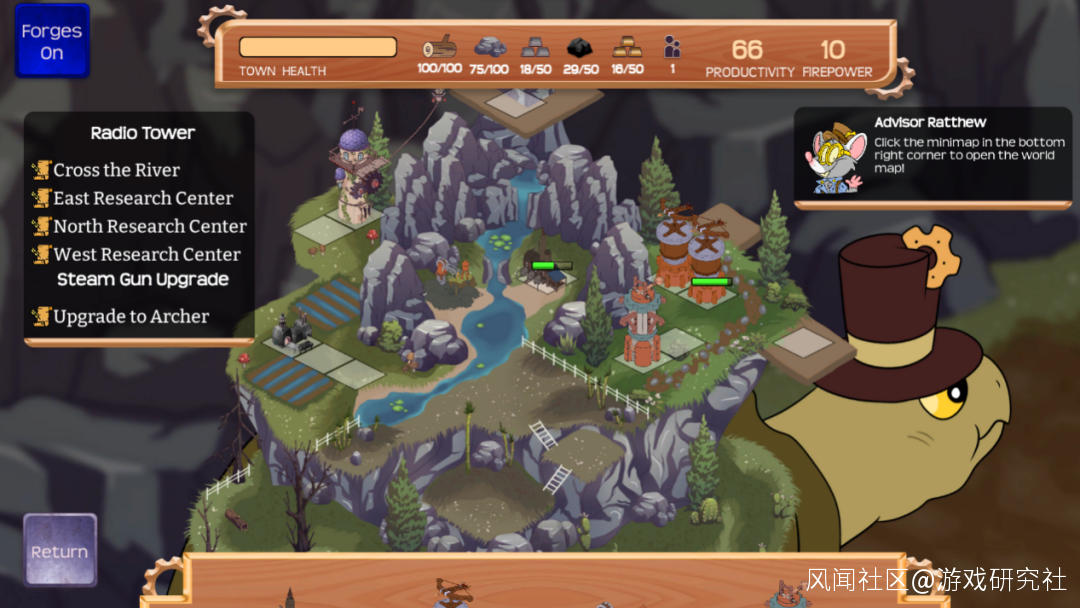1080x608 pixels.
Task: Click Advisor Ratthew's portrait
Action: pyautogui.click(x=837, y=159)
